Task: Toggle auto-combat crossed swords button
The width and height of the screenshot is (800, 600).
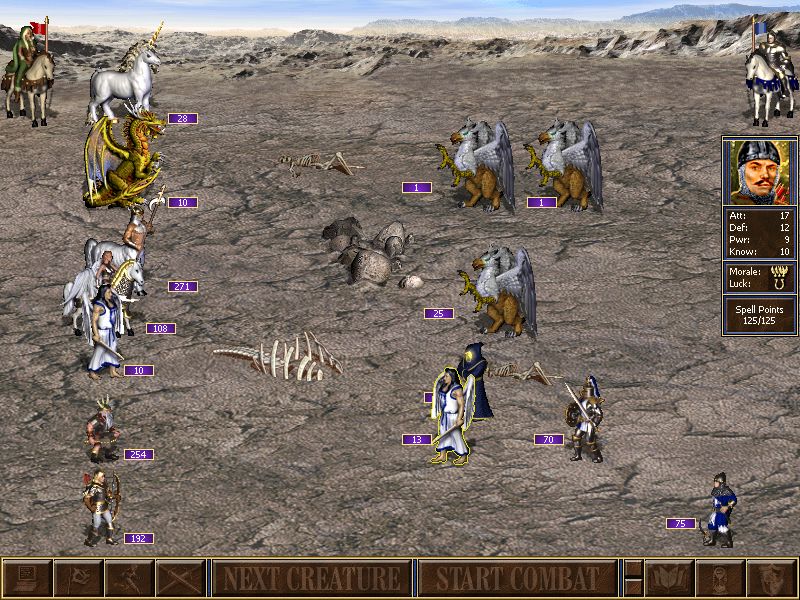Action: [181, 578]
